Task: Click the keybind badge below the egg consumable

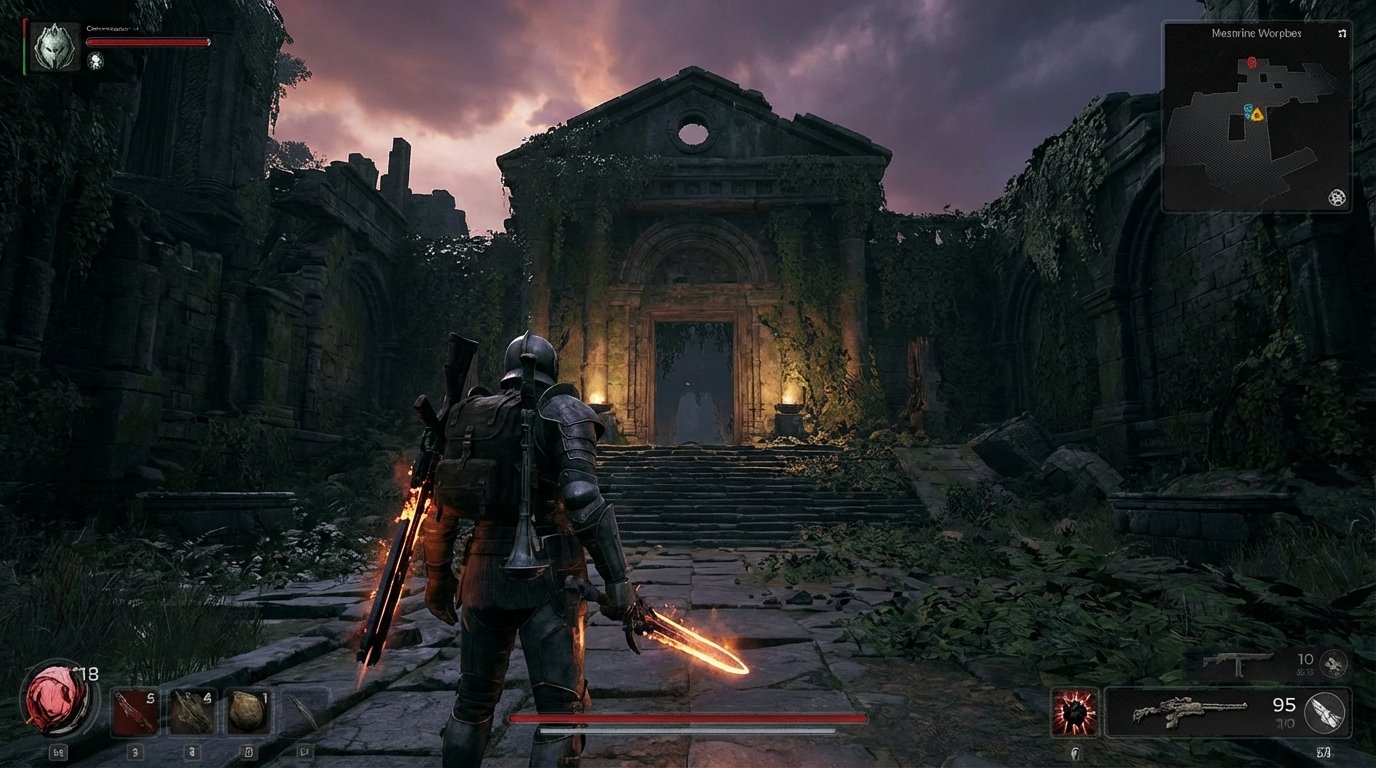Action: [x=249, y=752]
